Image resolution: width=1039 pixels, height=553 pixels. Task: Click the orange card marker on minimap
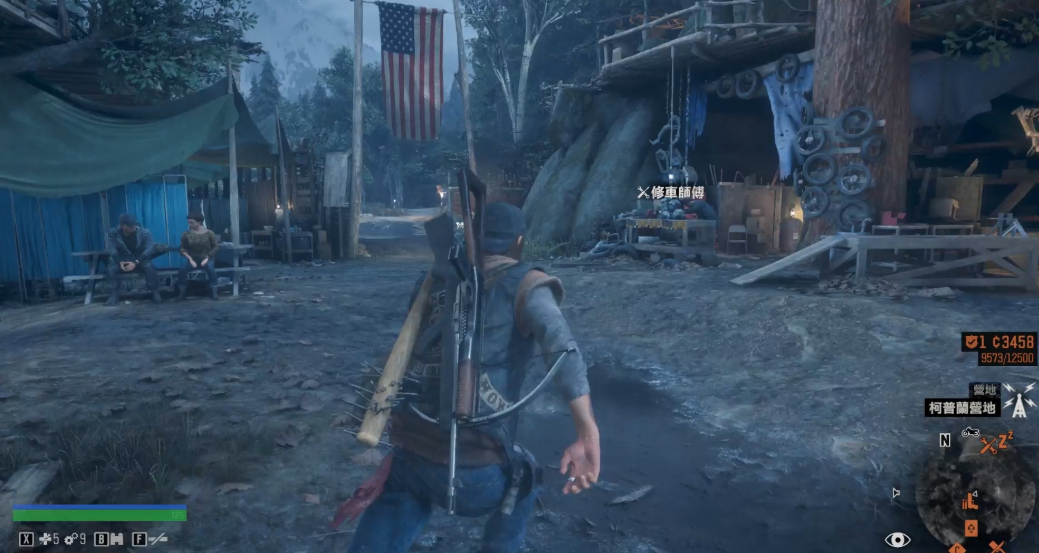point(970,528)
